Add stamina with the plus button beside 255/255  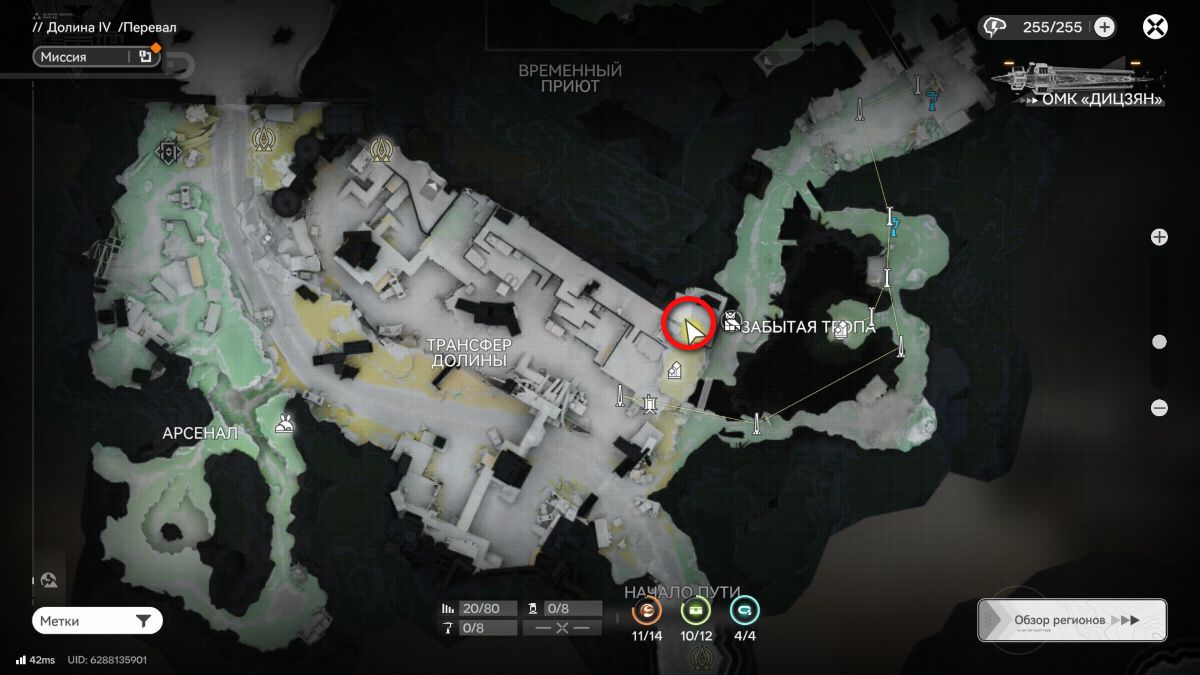coord(1104,27)
